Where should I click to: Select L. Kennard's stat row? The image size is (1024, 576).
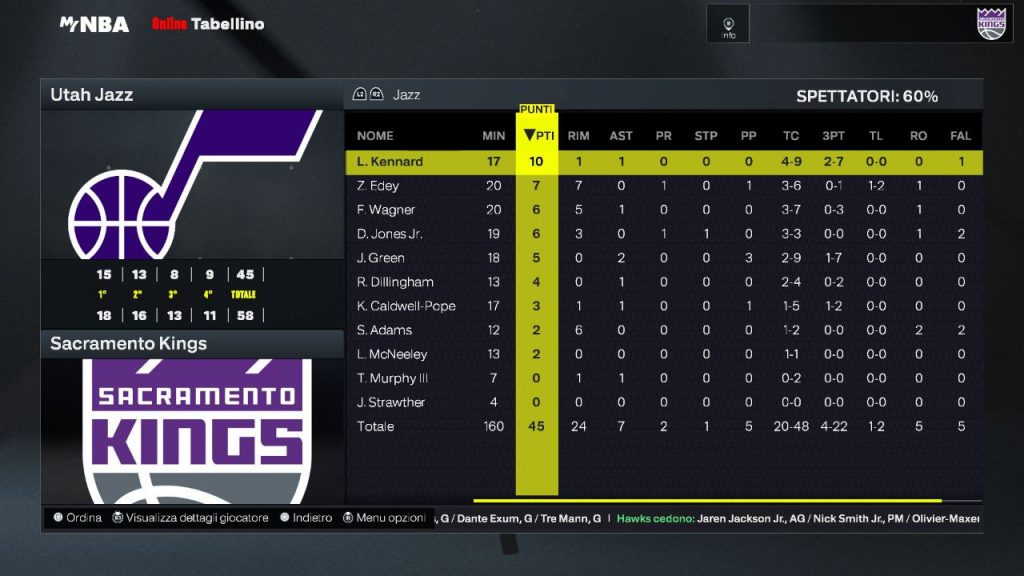(x=390, y=162)
